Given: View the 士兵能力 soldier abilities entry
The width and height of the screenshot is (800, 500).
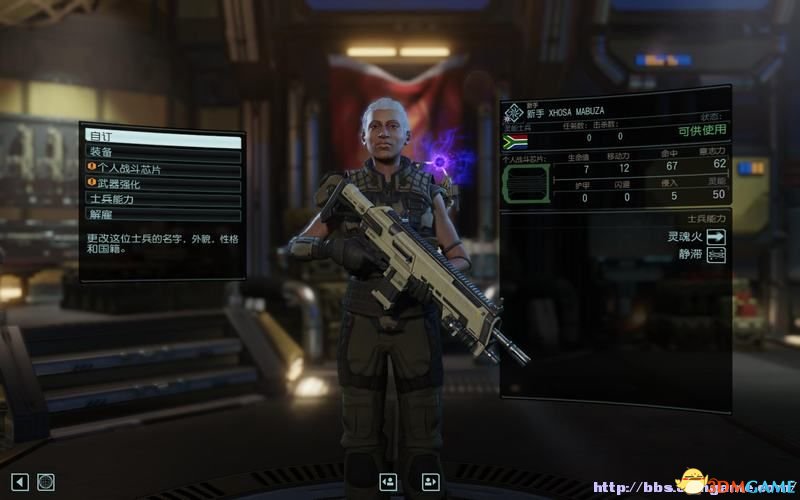Looking at the screenshot, I should [x=161, y=200].
